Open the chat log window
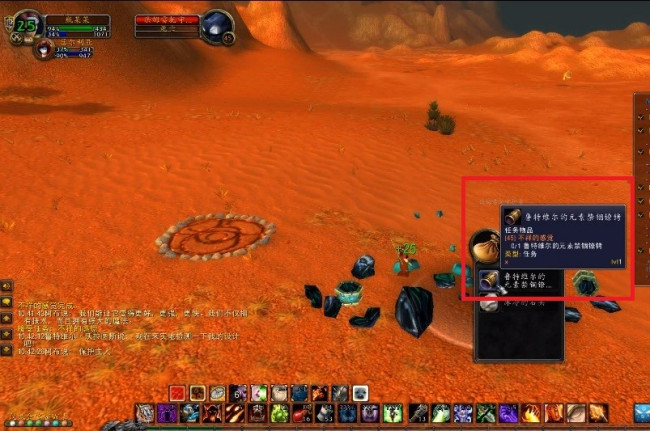 tap(6, 301)
